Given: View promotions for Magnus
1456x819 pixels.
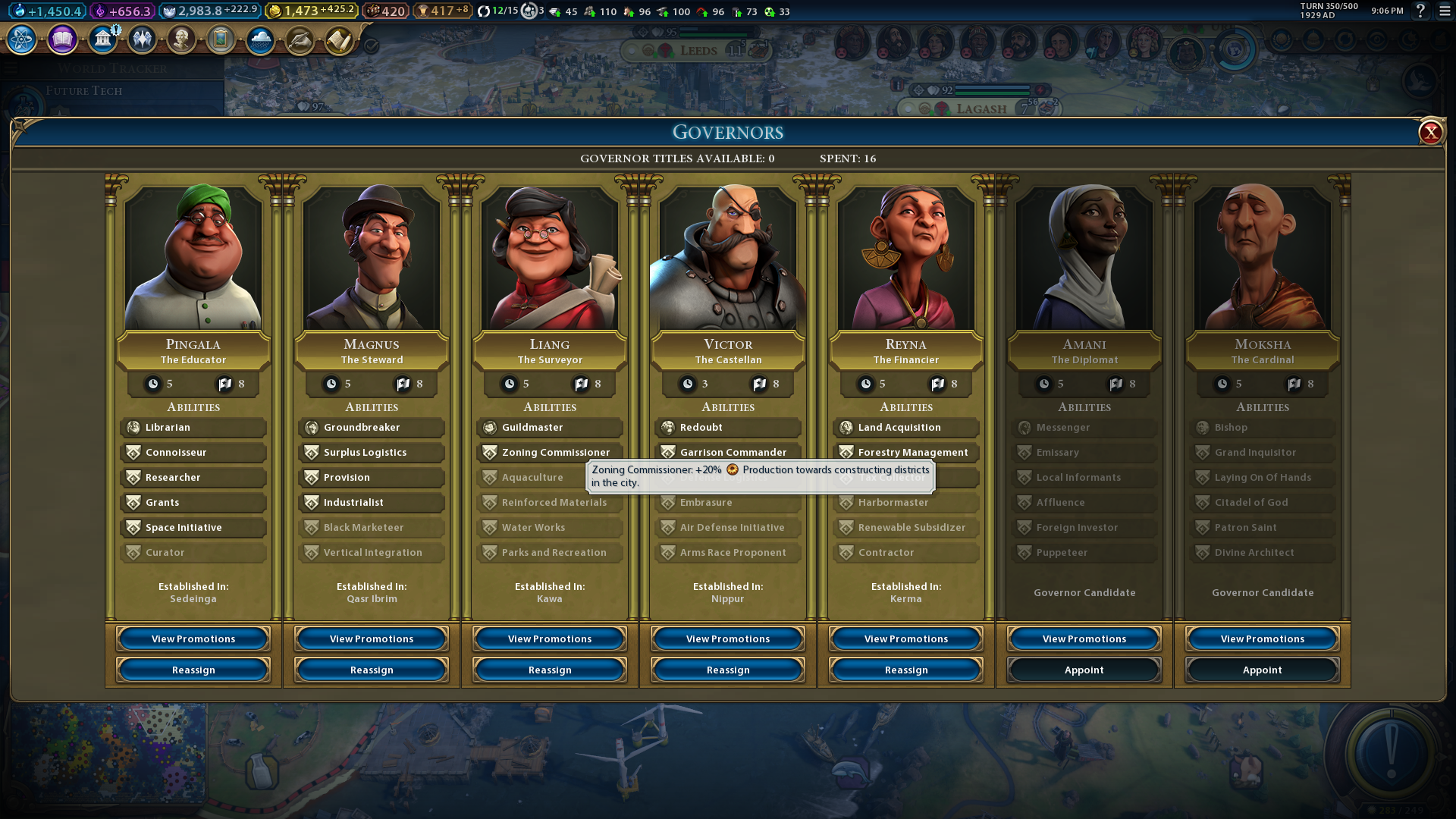Looking at the screenshot, I should (372, 639).
